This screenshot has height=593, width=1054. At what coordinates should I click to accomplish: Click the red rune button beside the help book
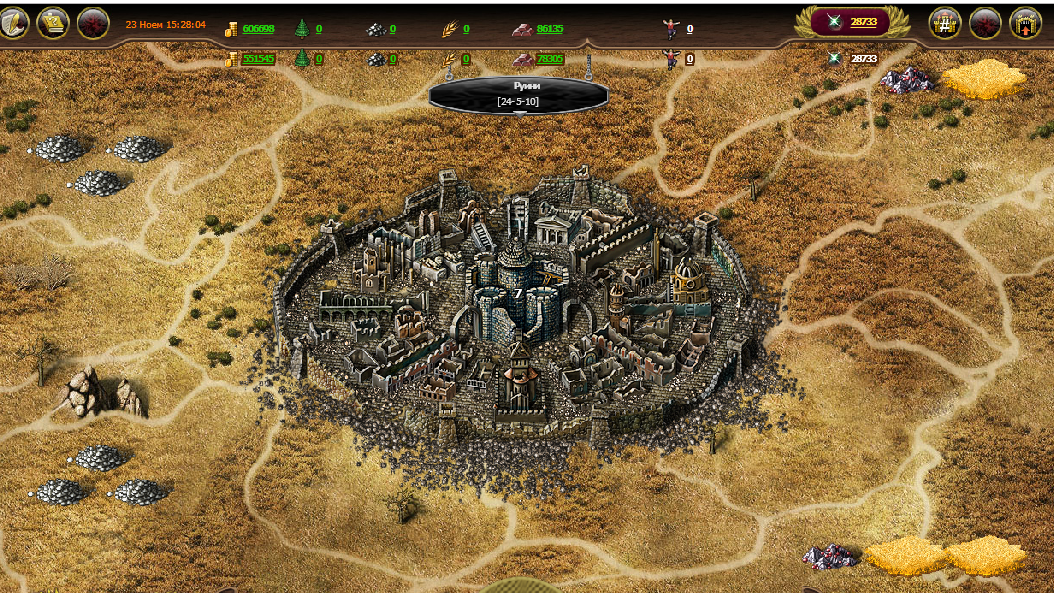(x=93, y=23)
